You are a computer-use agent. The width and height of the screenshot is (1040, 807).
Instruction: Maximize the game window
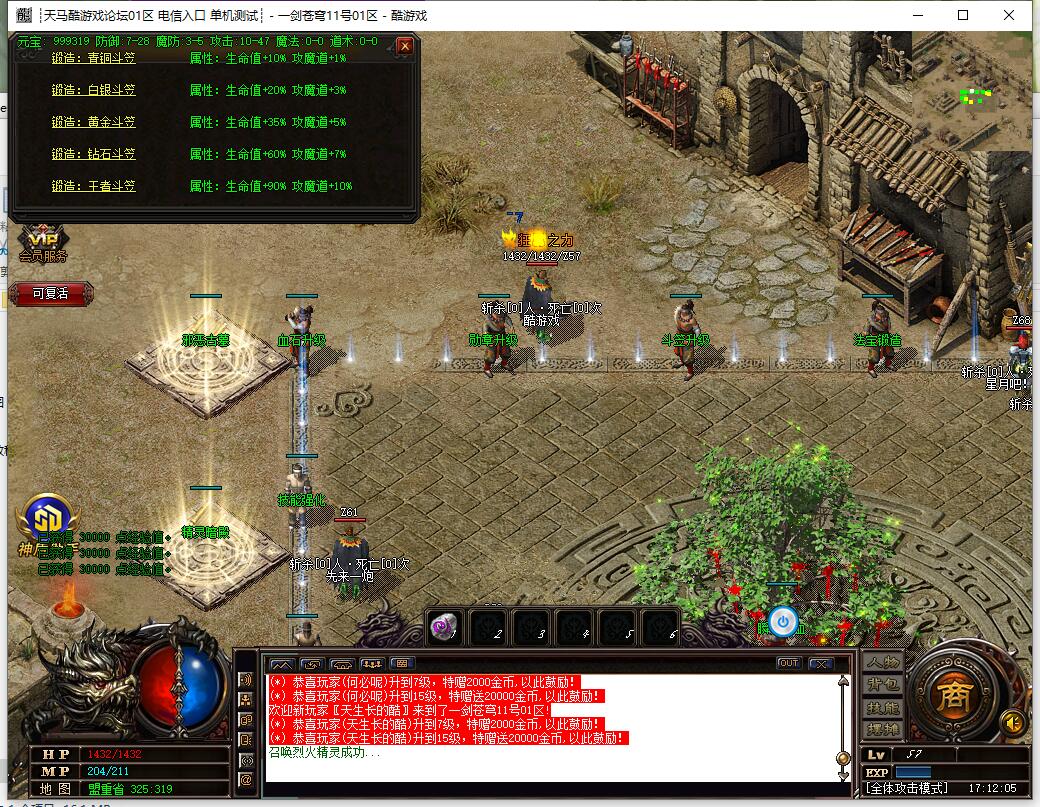coord(963,15)
